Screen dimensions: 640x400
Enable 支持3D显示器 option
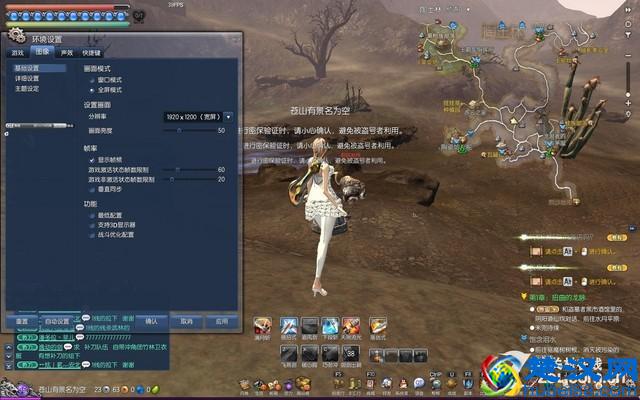[x=92, y=225]
